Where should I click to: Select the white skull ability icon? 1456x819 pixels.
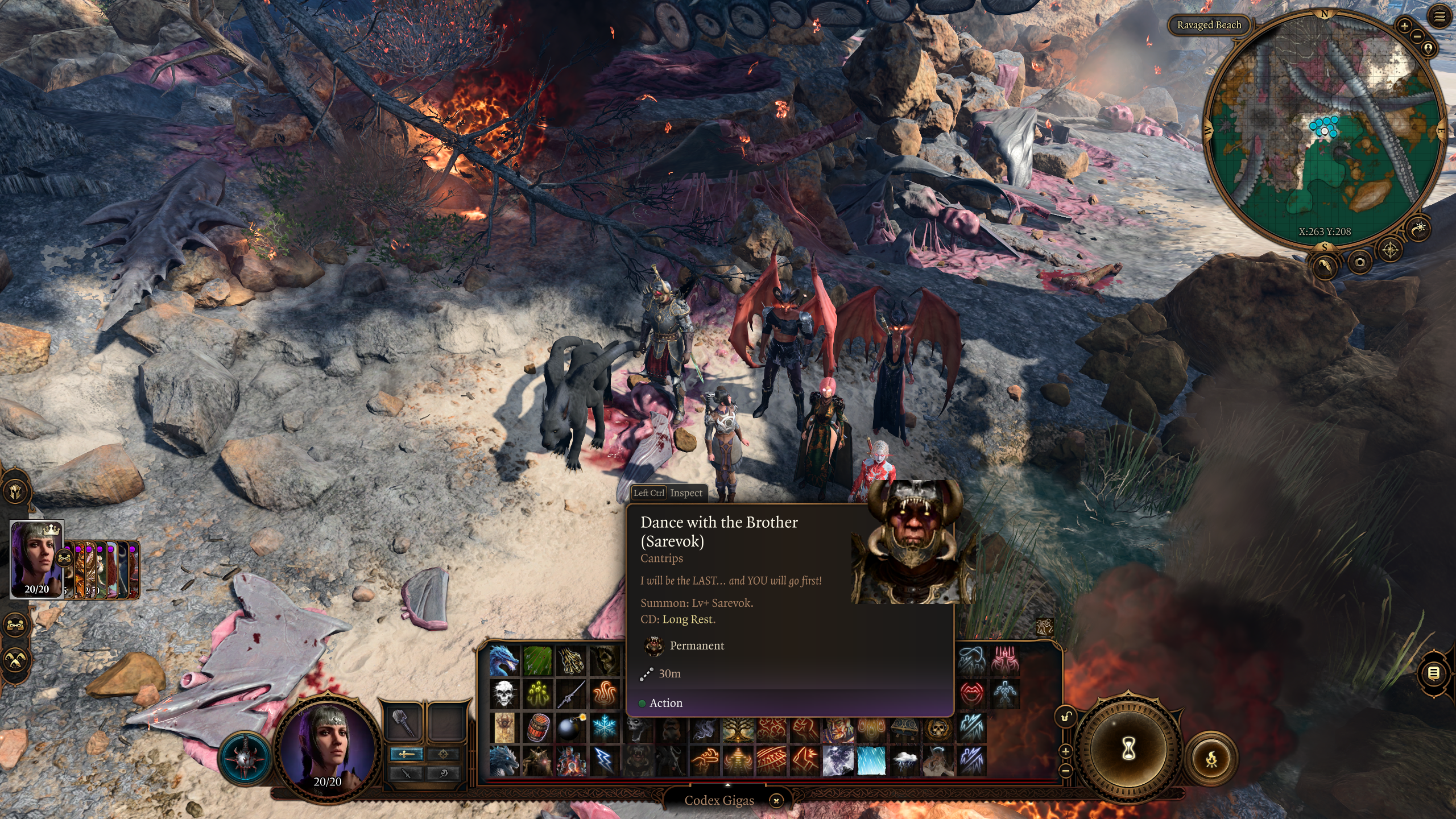pos(504,694)
